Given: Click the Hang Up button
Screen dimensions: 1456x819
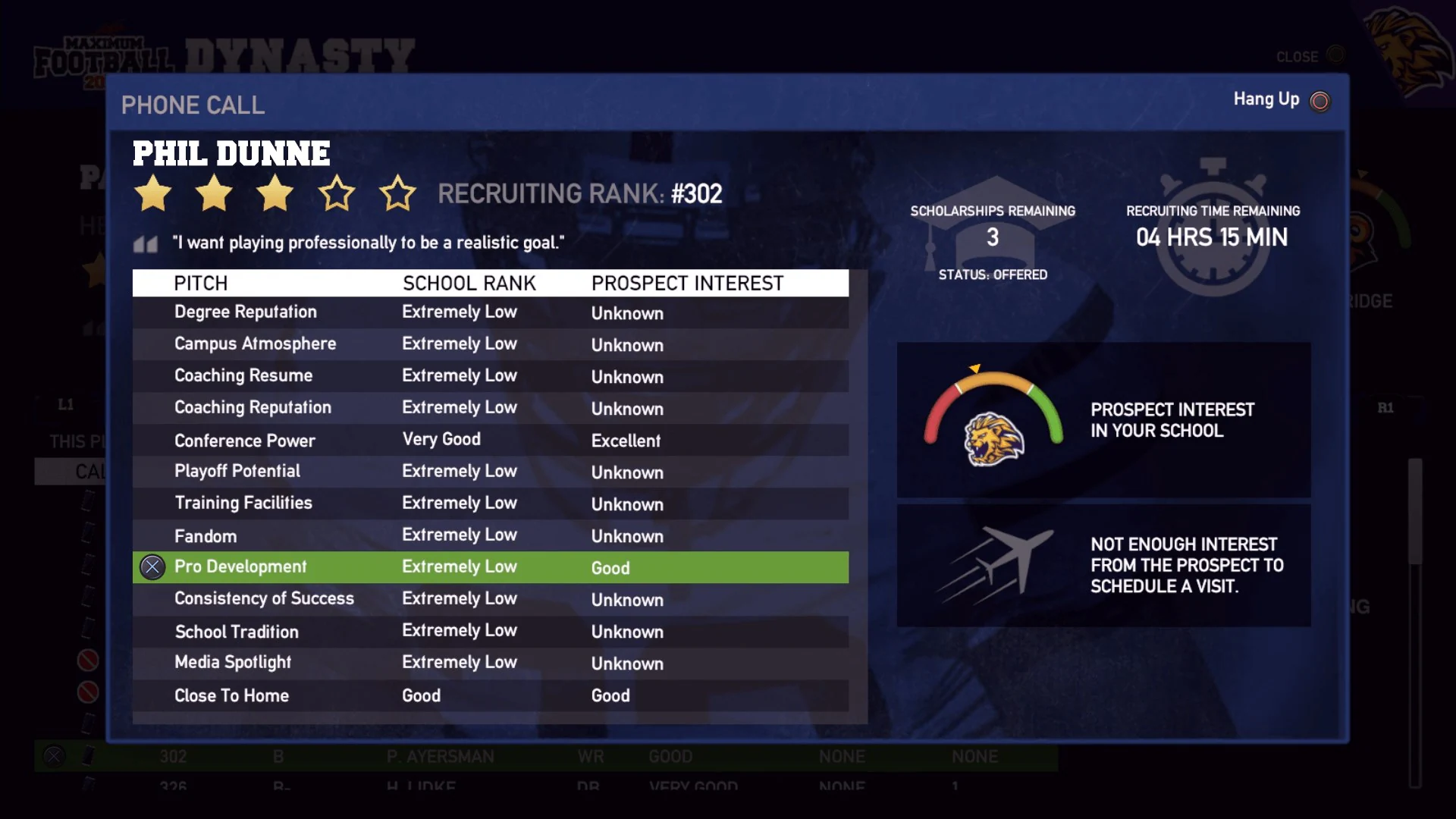Looking at the screenshot, I should (1266, 99).
